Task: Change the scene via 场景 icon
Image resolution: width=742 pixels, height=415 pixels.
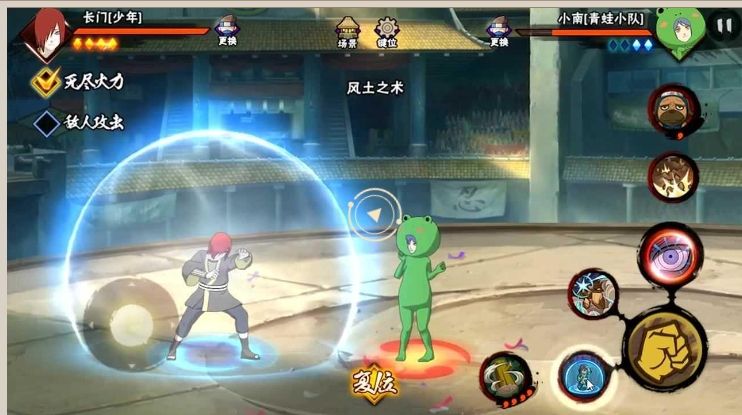Action: pos(347,31)
